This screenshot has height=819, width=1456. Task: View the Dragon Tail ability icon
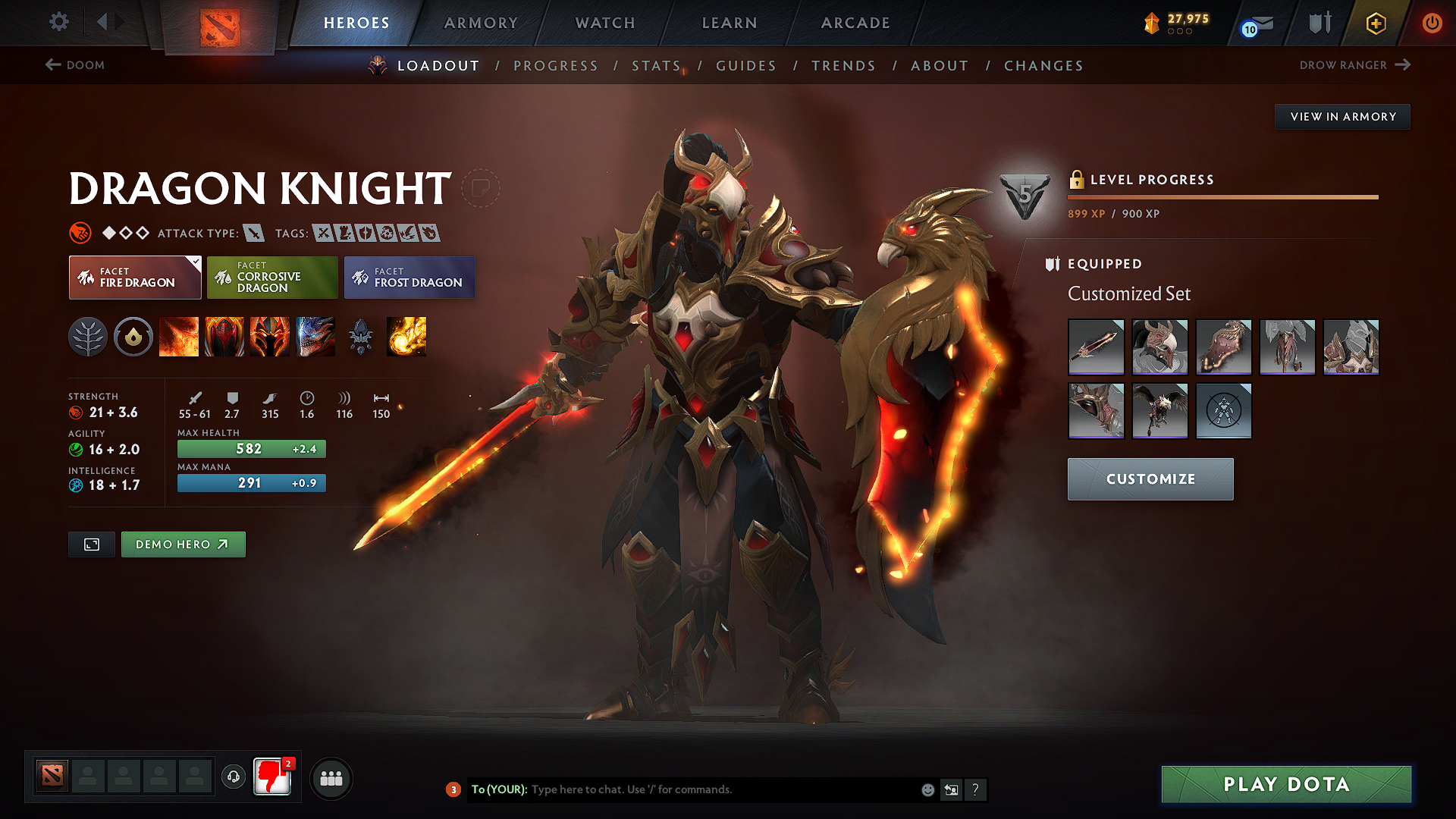click(x=224, y=337)
